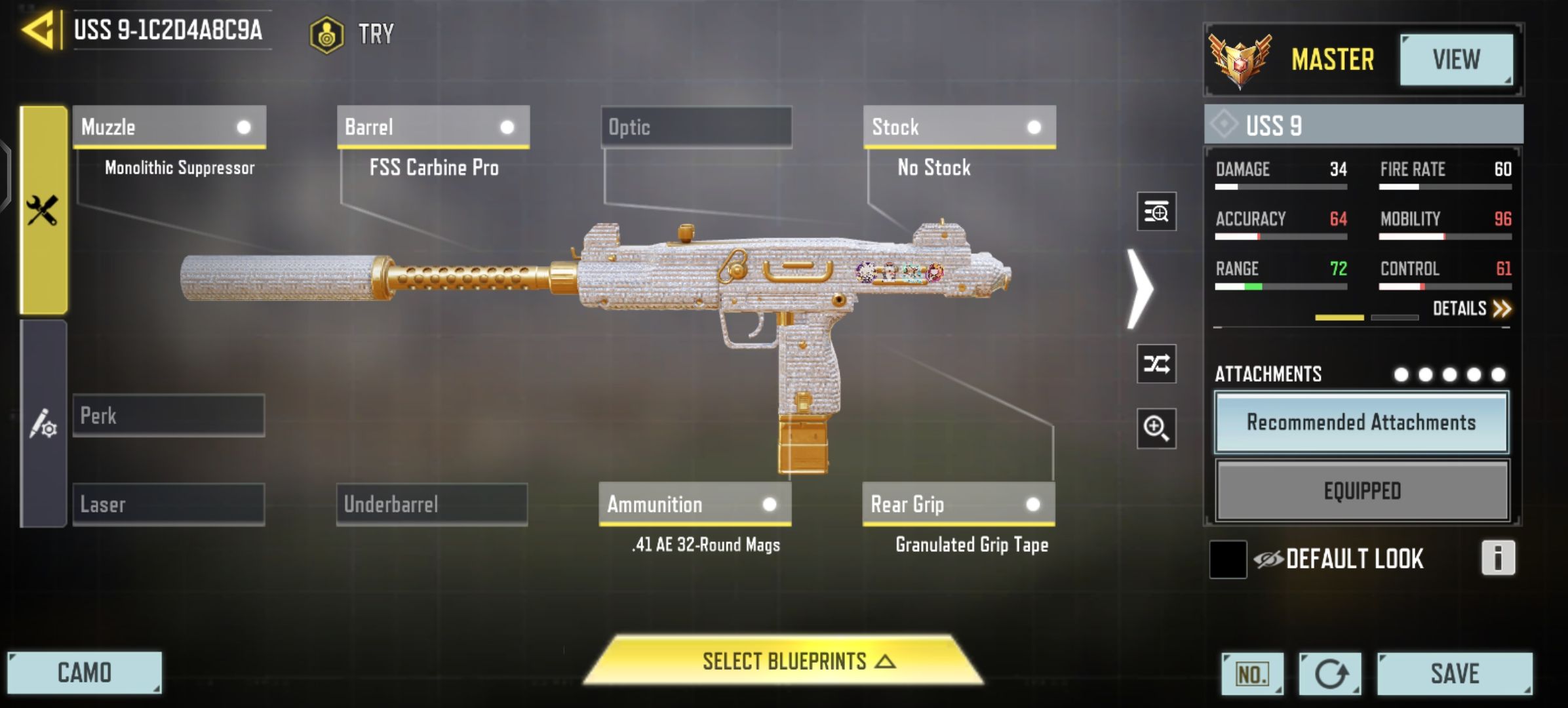The height and width of the screenshot is (708, 1568).
Task: Select the empty Laser slot
Action: click(169, 504)
